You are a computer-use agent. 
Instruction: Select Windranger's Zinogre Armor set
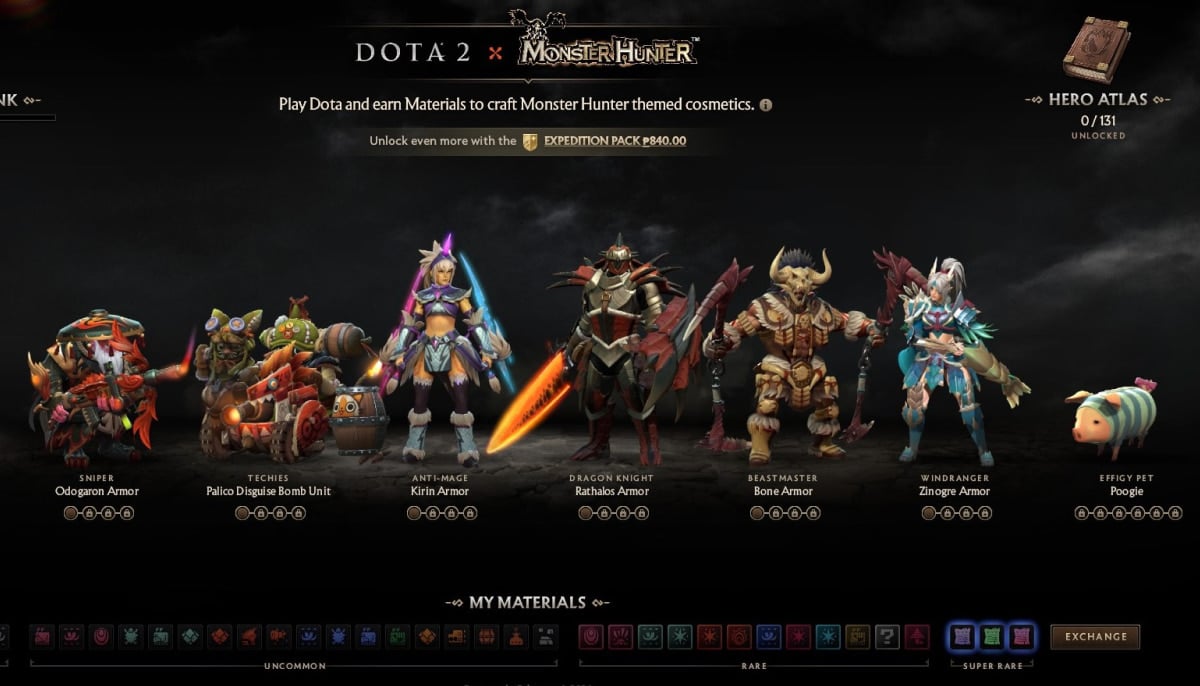coord(953,360)
